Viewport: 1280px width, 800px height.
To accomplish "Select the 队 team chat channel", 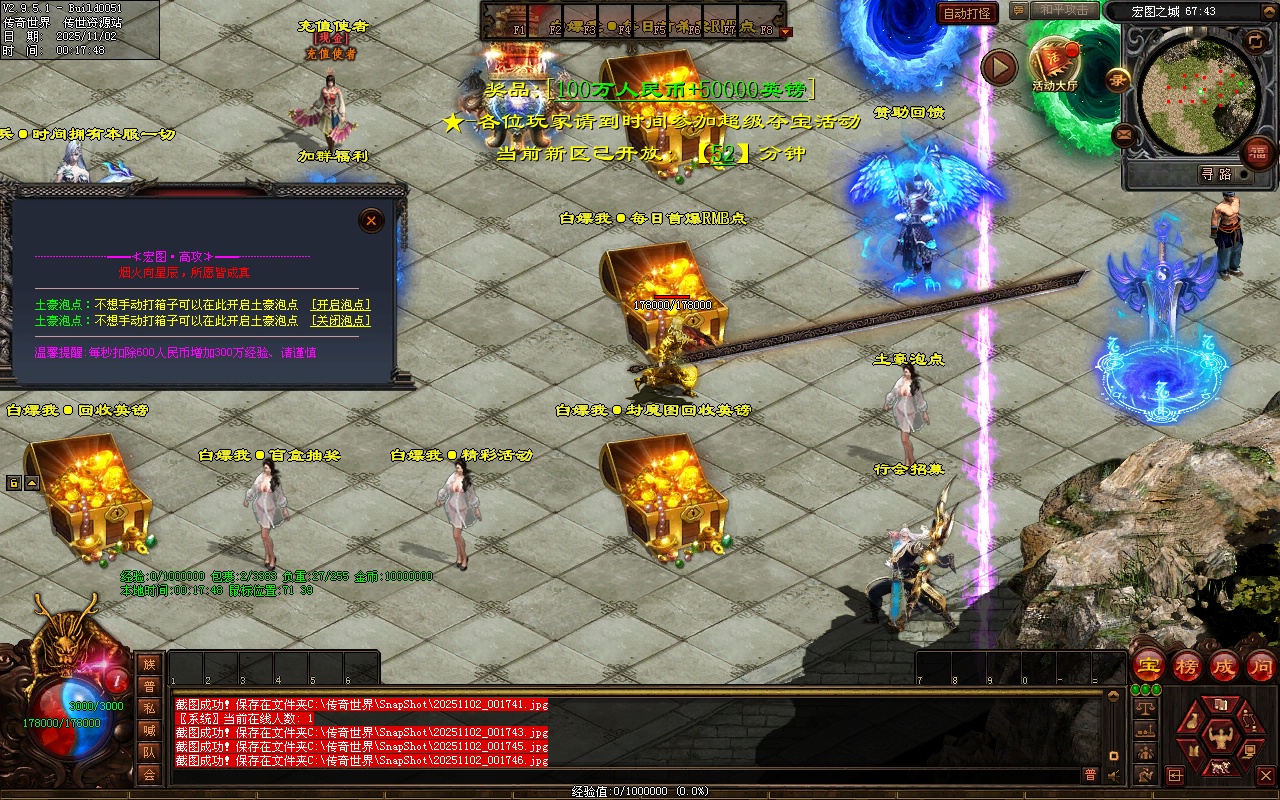I will (149, 752).
